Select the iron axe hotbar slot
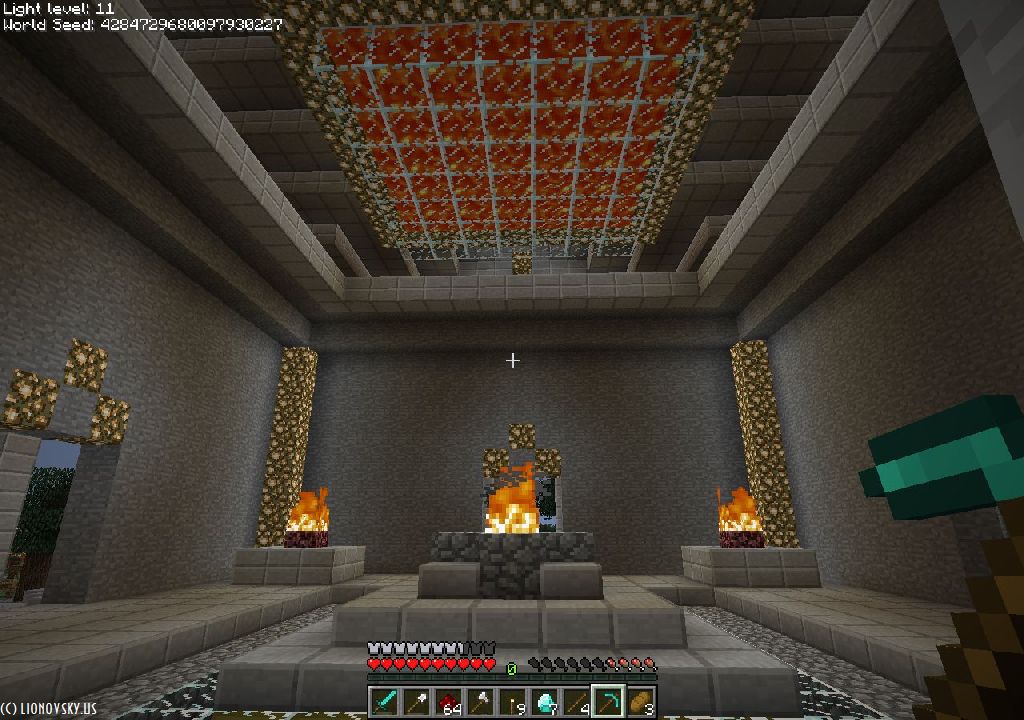This screenshot has height=720, width=1024. [480, 702]
